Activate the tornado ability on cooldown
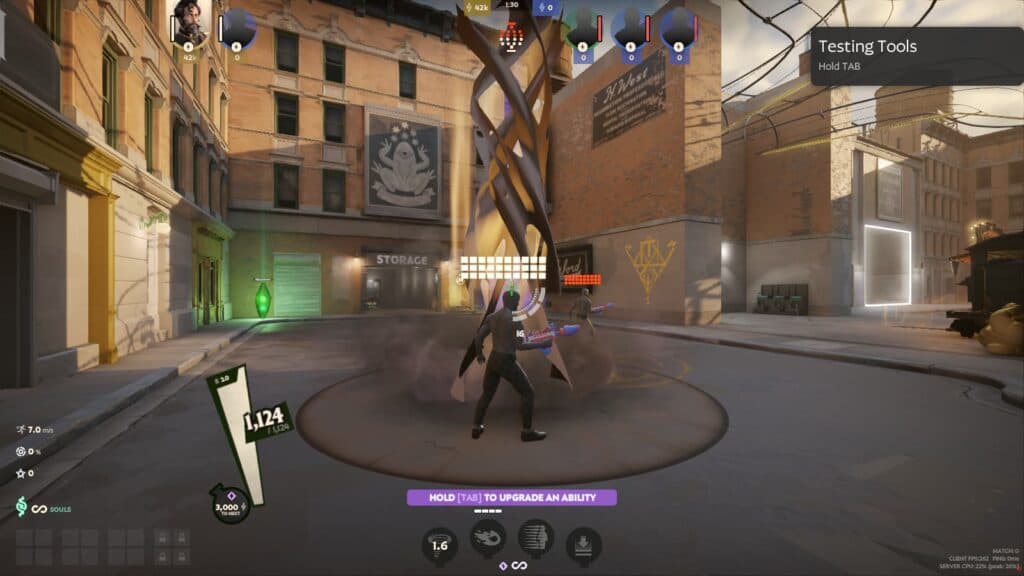 438,545
